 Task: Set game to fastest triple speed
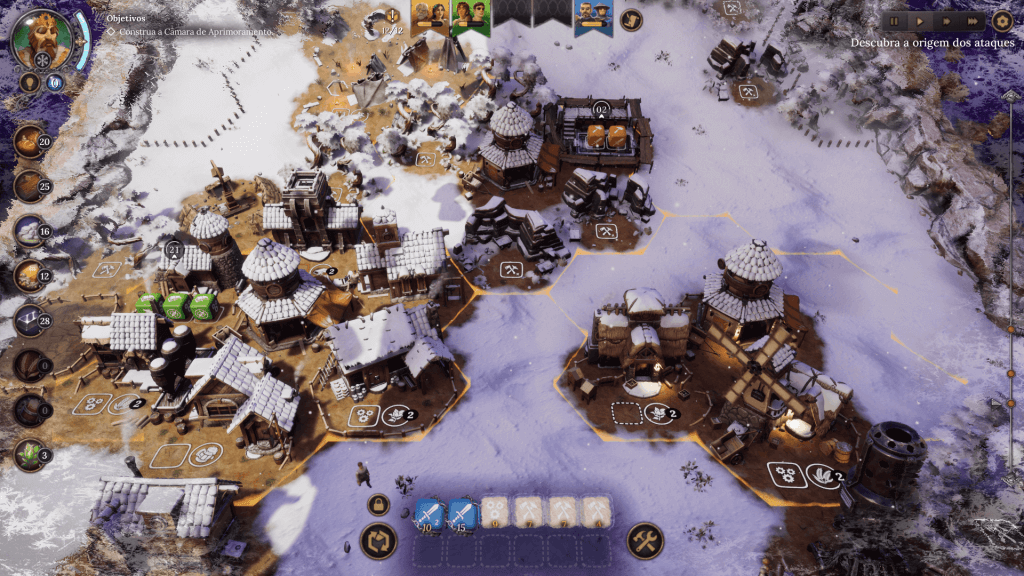[x=972, y=21]
